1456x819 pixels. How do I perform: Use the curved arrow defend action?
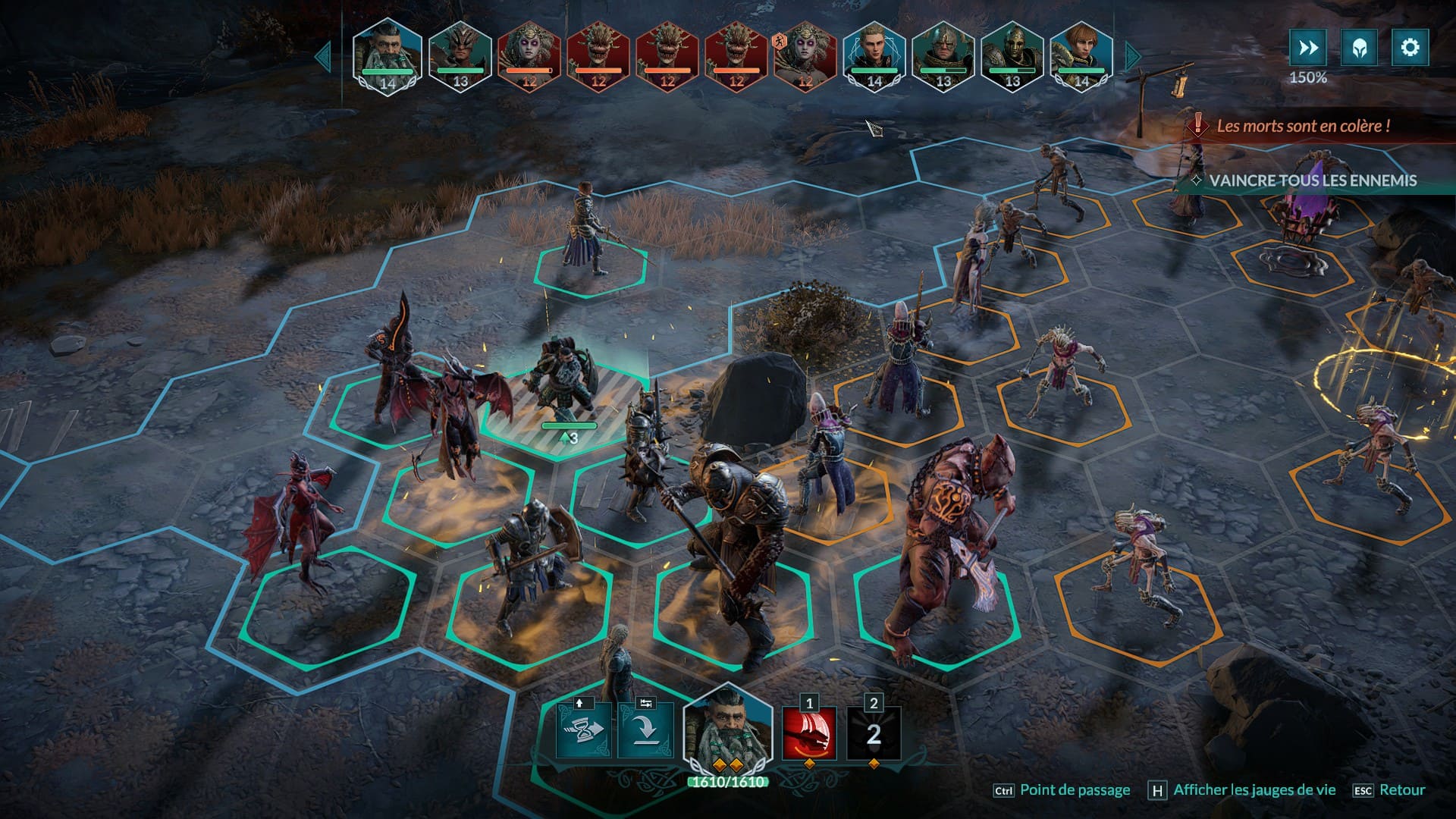click(645, 730)
